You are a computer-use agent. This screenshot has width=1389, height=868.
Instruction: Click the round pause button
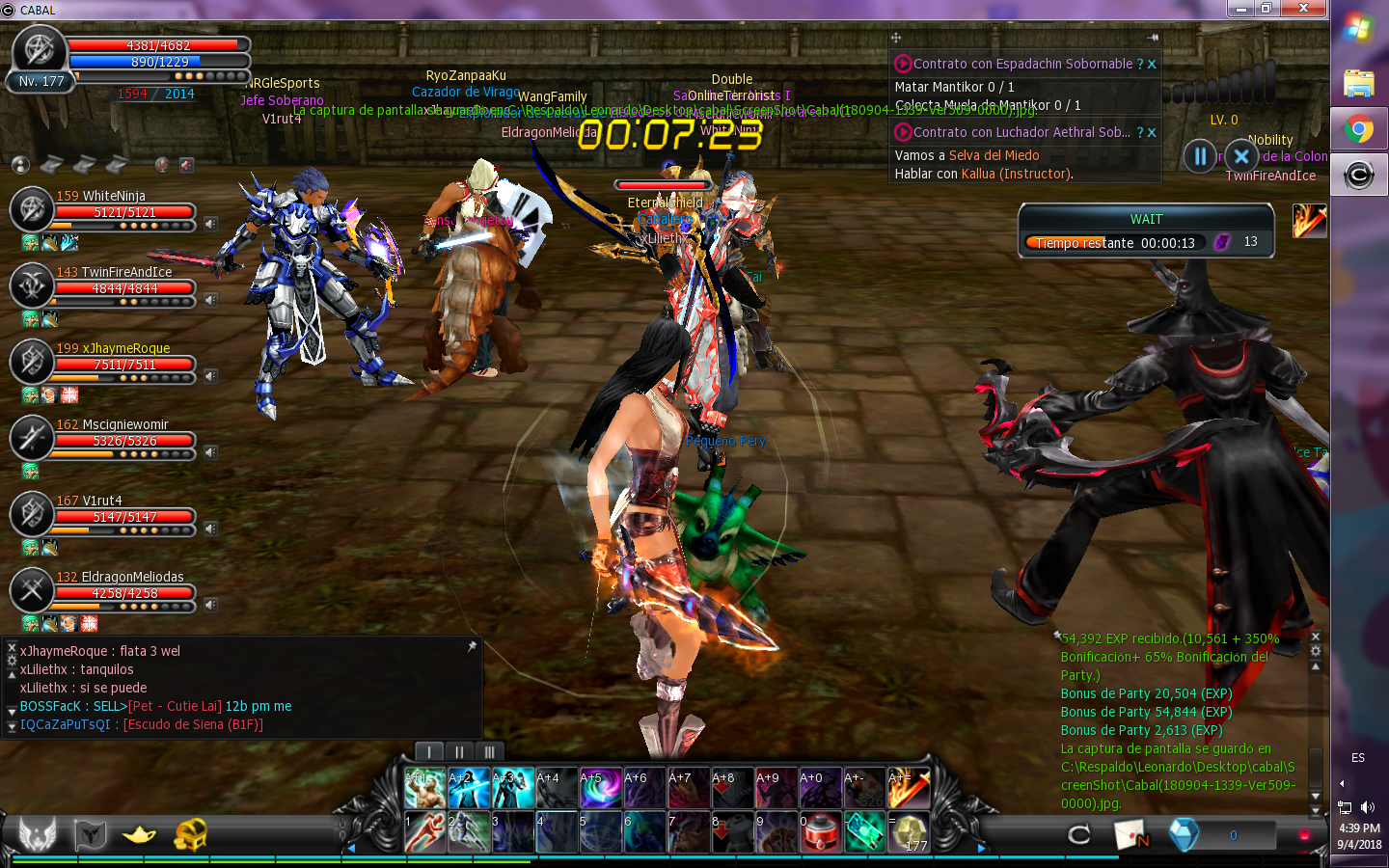[1200, 155]
